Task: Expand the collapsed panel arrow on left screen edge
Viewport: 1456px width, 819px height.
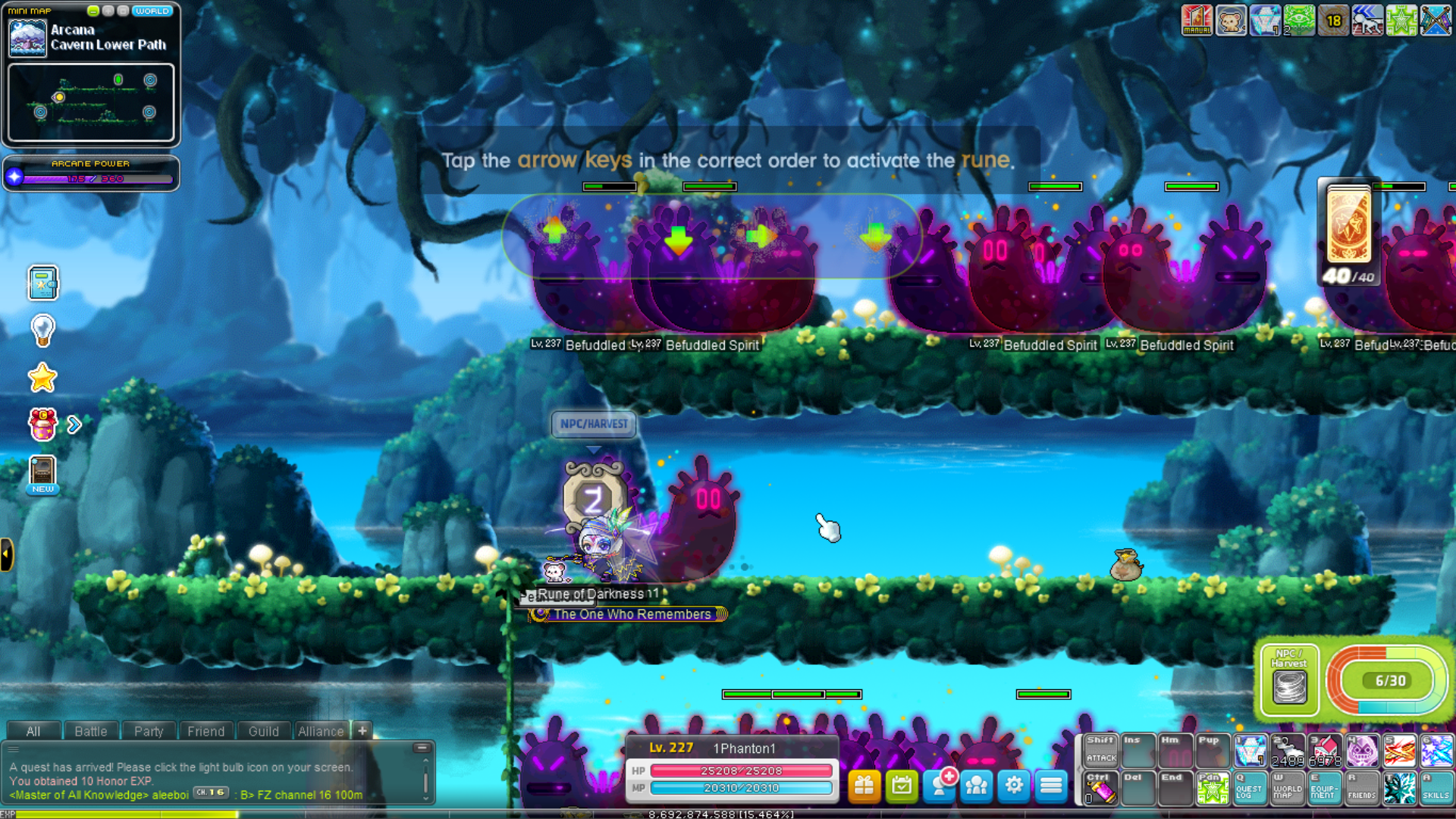Action: pos(6,554)
